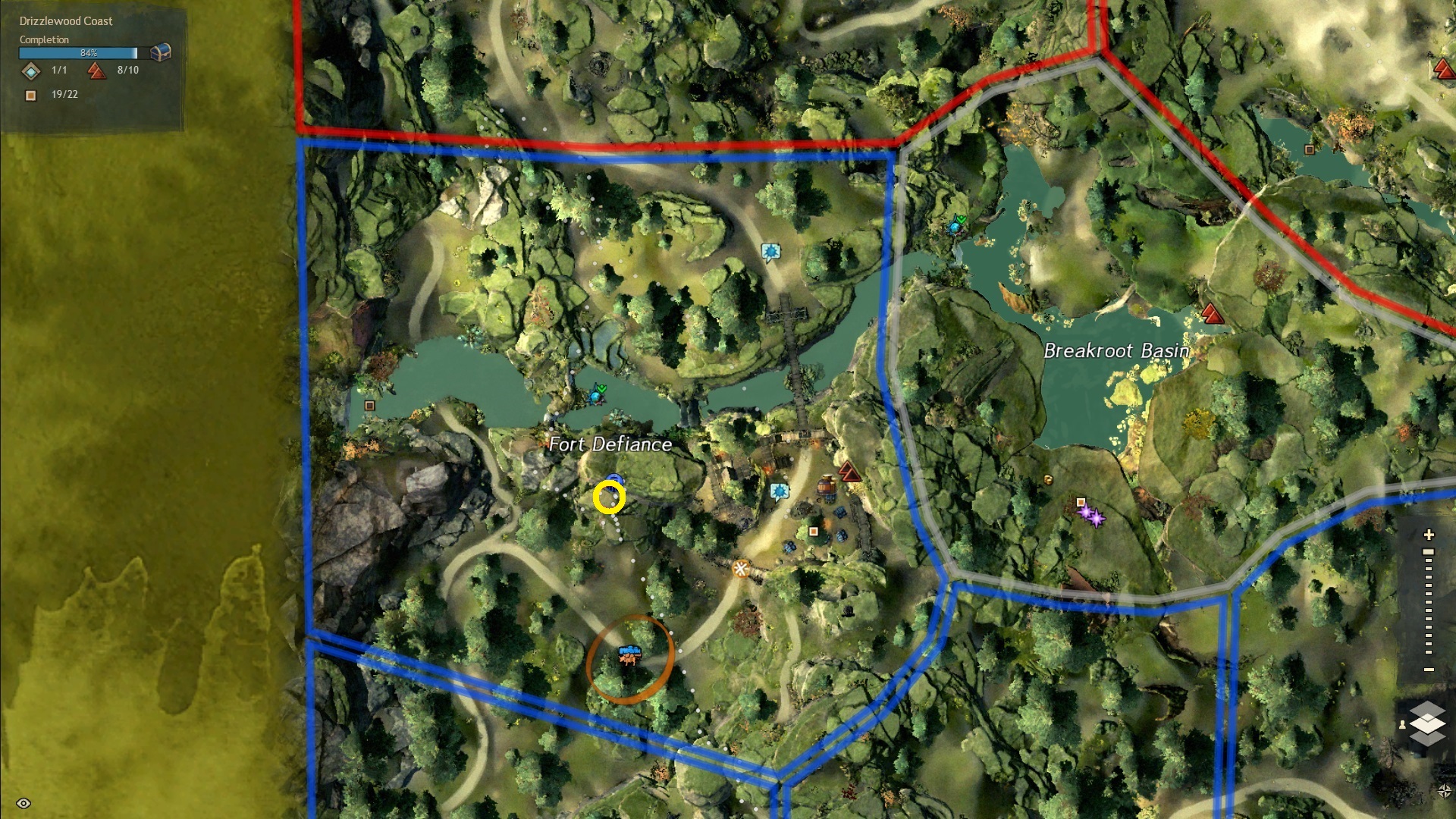Toggle the eye icon map legend
Image resolution: width=1456 pixels, height=819 pixels.
(24, 803)
